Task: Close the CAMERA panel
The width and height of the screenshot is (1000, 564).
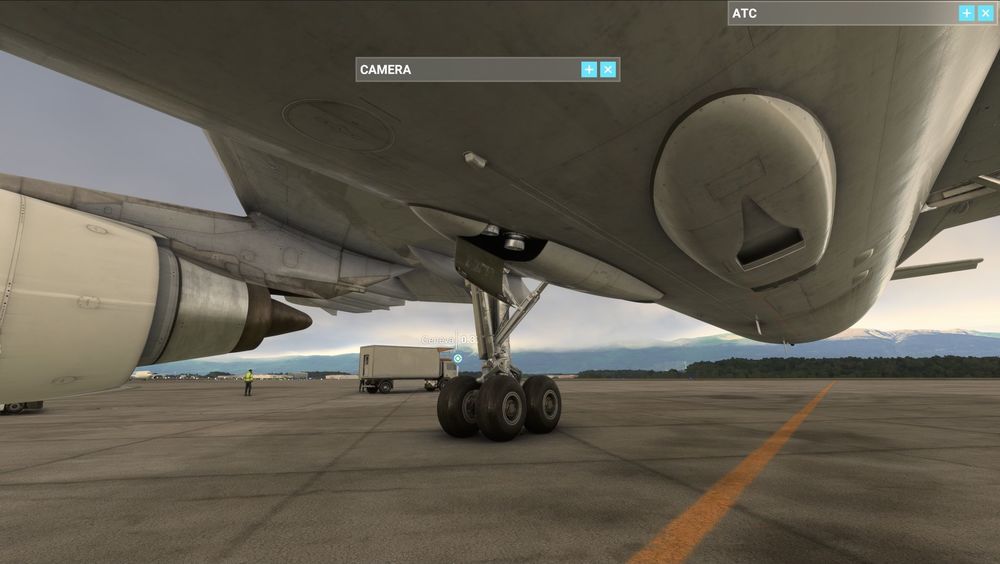Action: click(x=608, y=69)
